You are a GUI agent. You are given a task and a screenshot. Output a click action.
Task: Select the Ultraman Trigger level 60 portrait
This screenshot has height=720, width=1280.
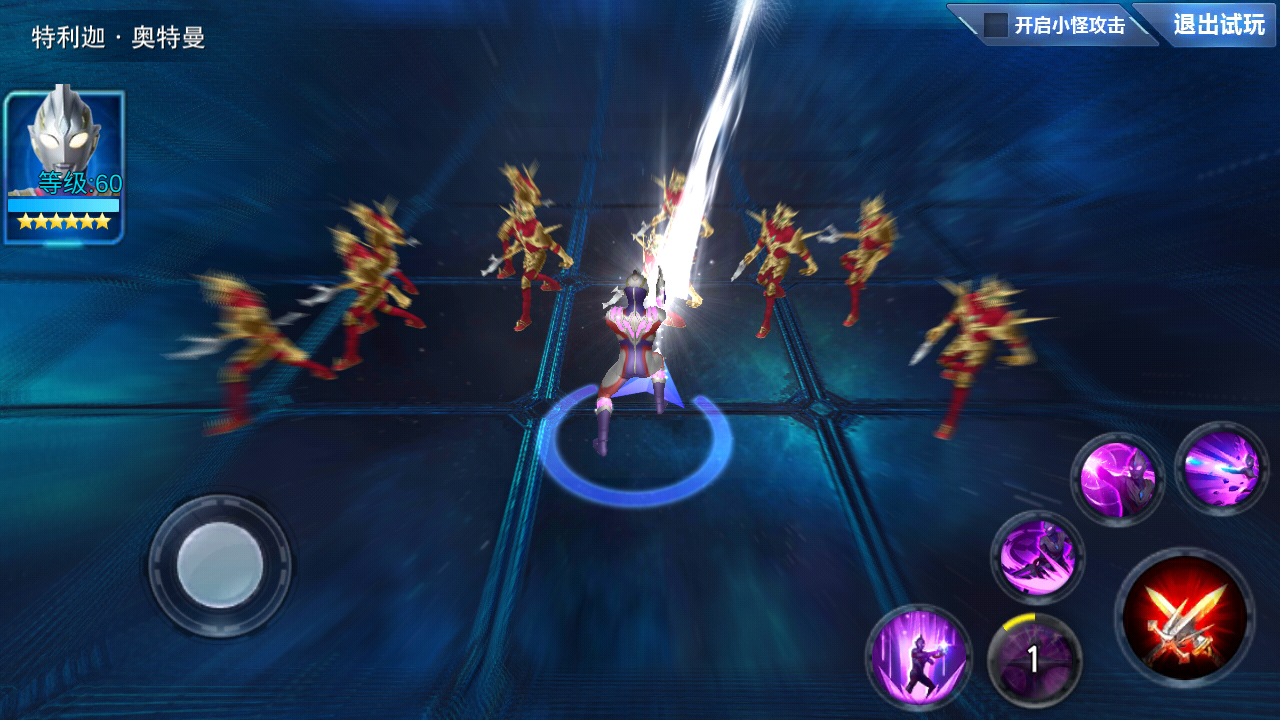tap(64, 165)
